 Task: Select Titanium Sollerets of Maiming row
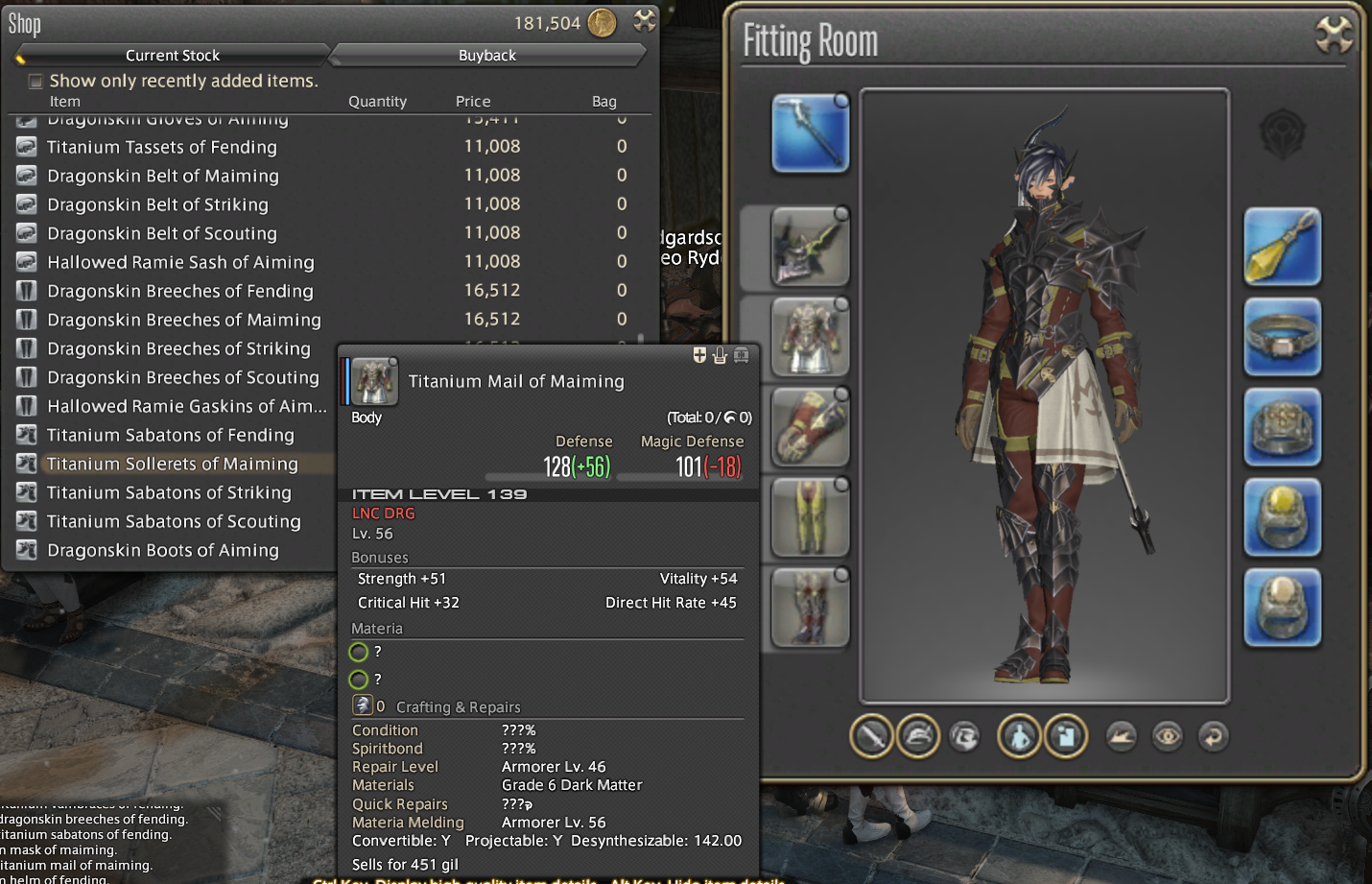pos(172,464)
